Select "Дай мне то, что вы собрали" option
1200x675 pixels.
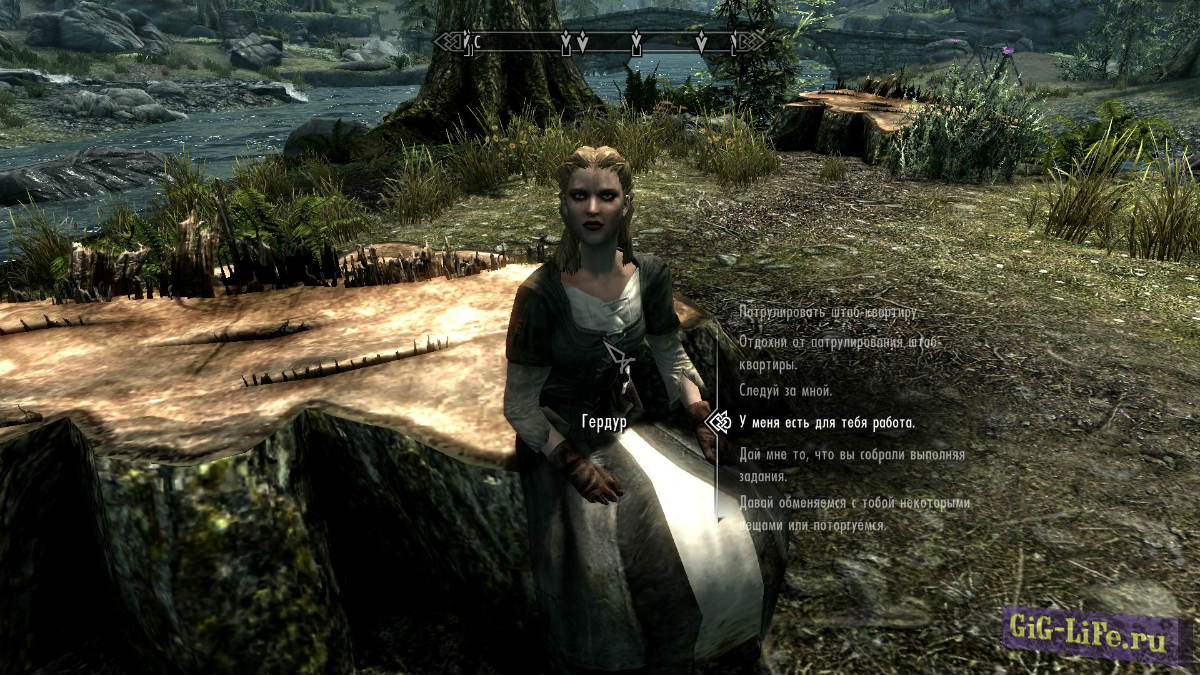tap(852, 463)
